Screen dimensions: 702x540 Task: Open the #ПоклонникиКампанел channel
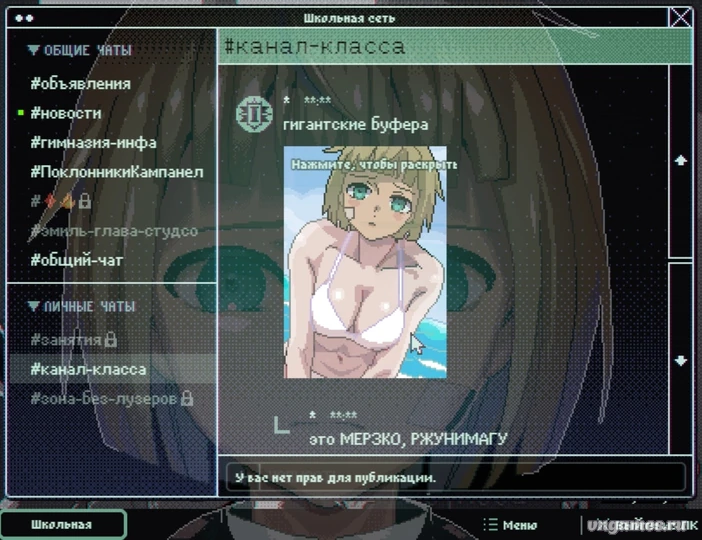tap(116, 172)
